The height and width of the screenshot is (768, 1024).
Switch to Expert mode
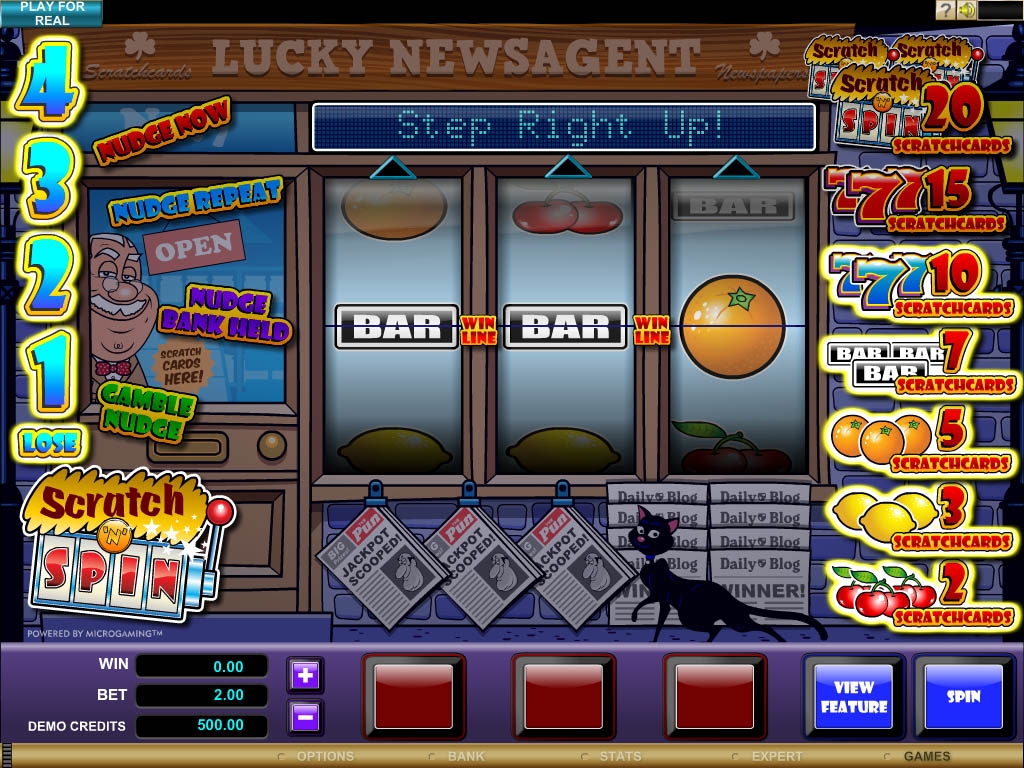coord(776,757)
